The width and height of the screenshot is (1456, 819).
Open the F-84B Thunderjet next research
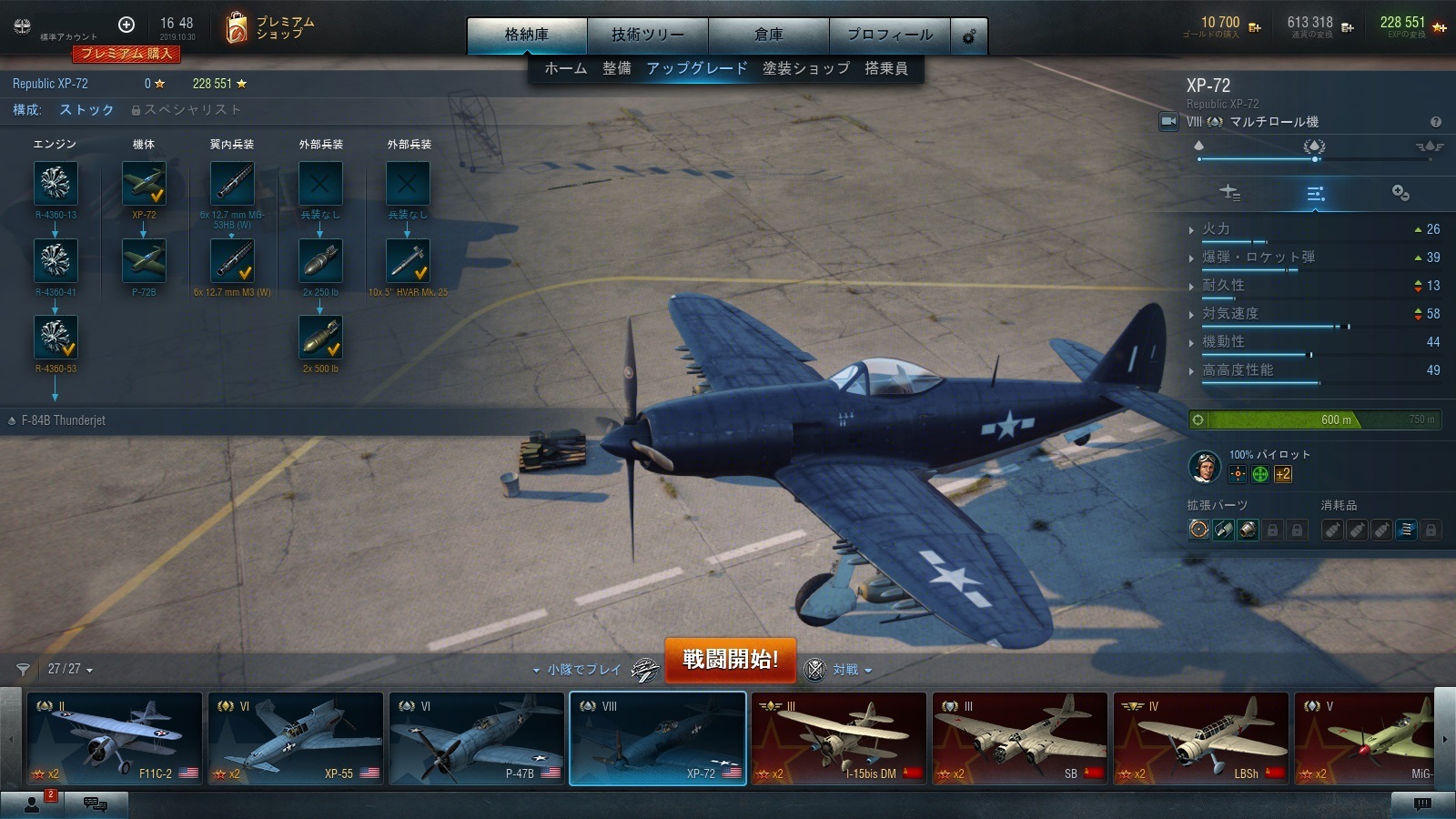(63, 420)
